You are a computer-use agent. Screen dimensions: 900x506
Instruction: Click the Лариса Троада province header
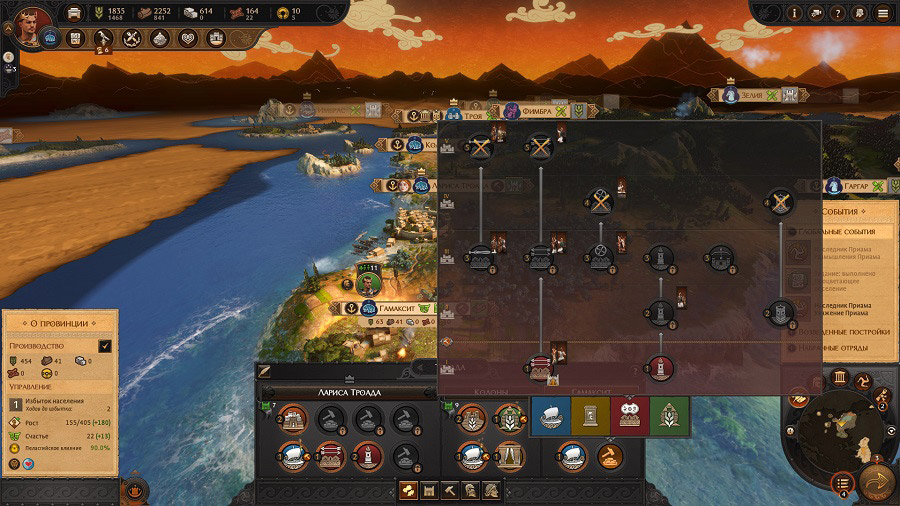(x=349, y=393)
